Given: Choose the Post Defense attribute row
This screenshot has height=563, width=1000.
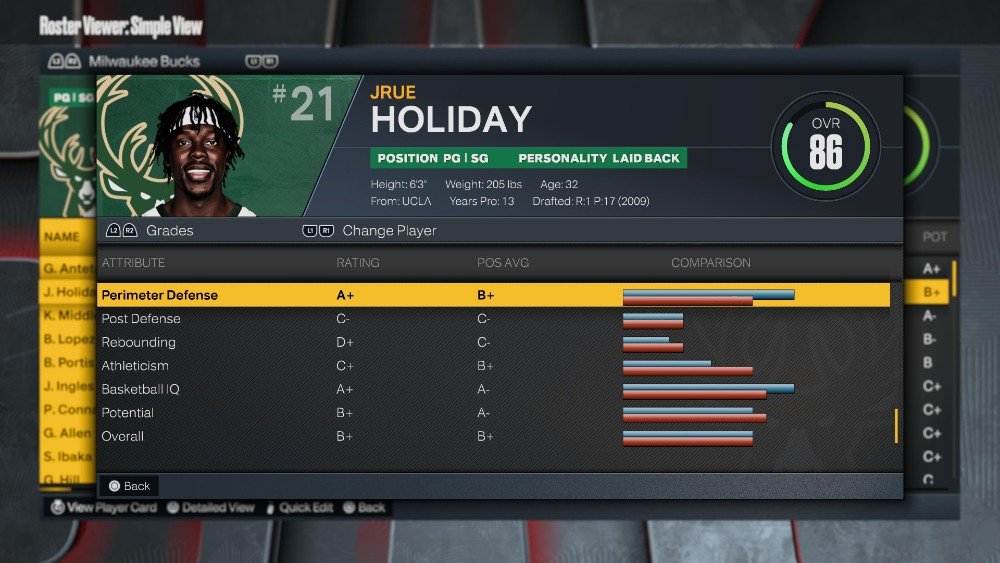Looking at the screenshot, I should click(x=493, y=319).
